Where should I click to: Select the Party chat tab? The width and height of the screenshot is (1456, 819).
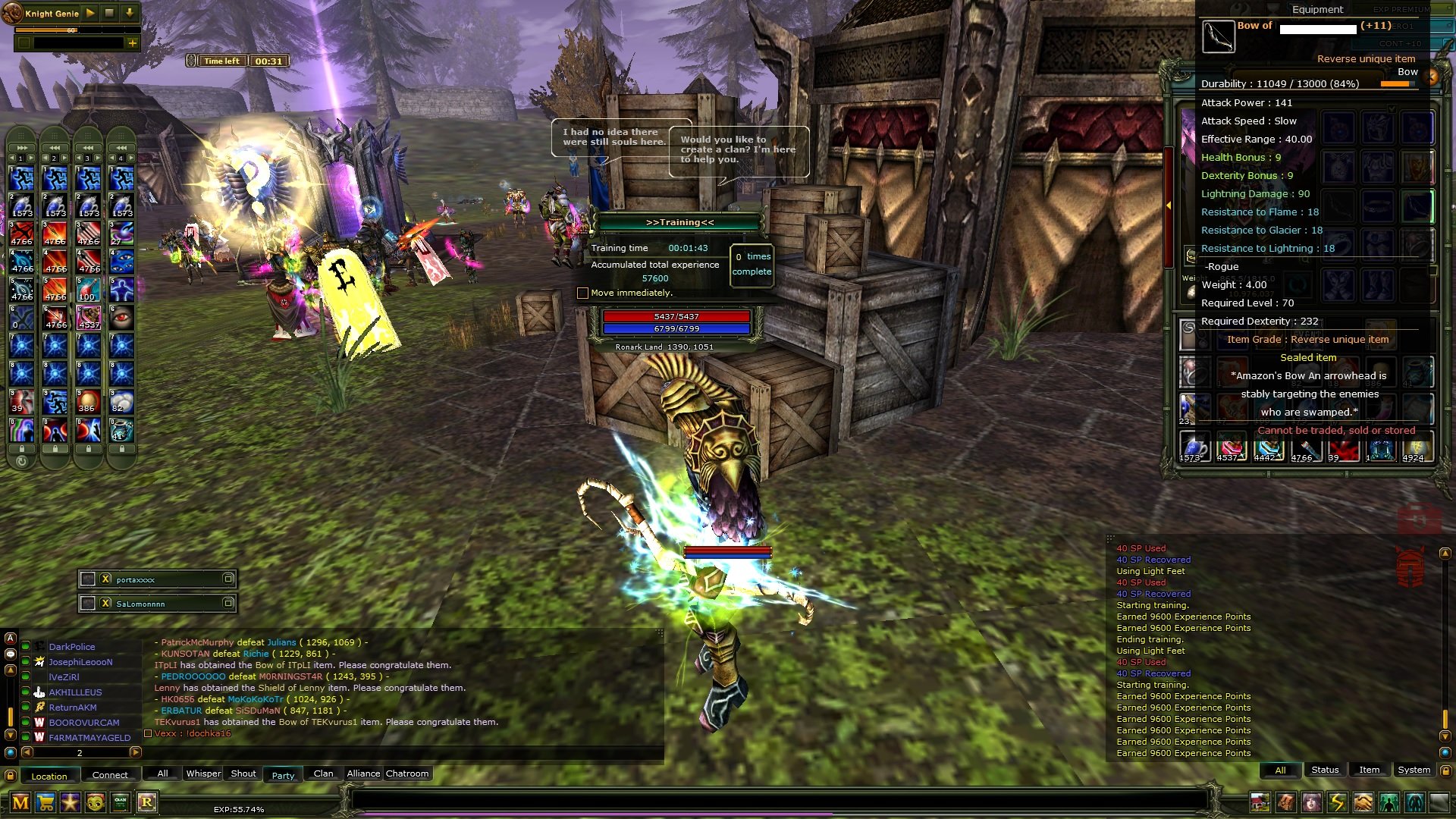click(x=283, y=775)
